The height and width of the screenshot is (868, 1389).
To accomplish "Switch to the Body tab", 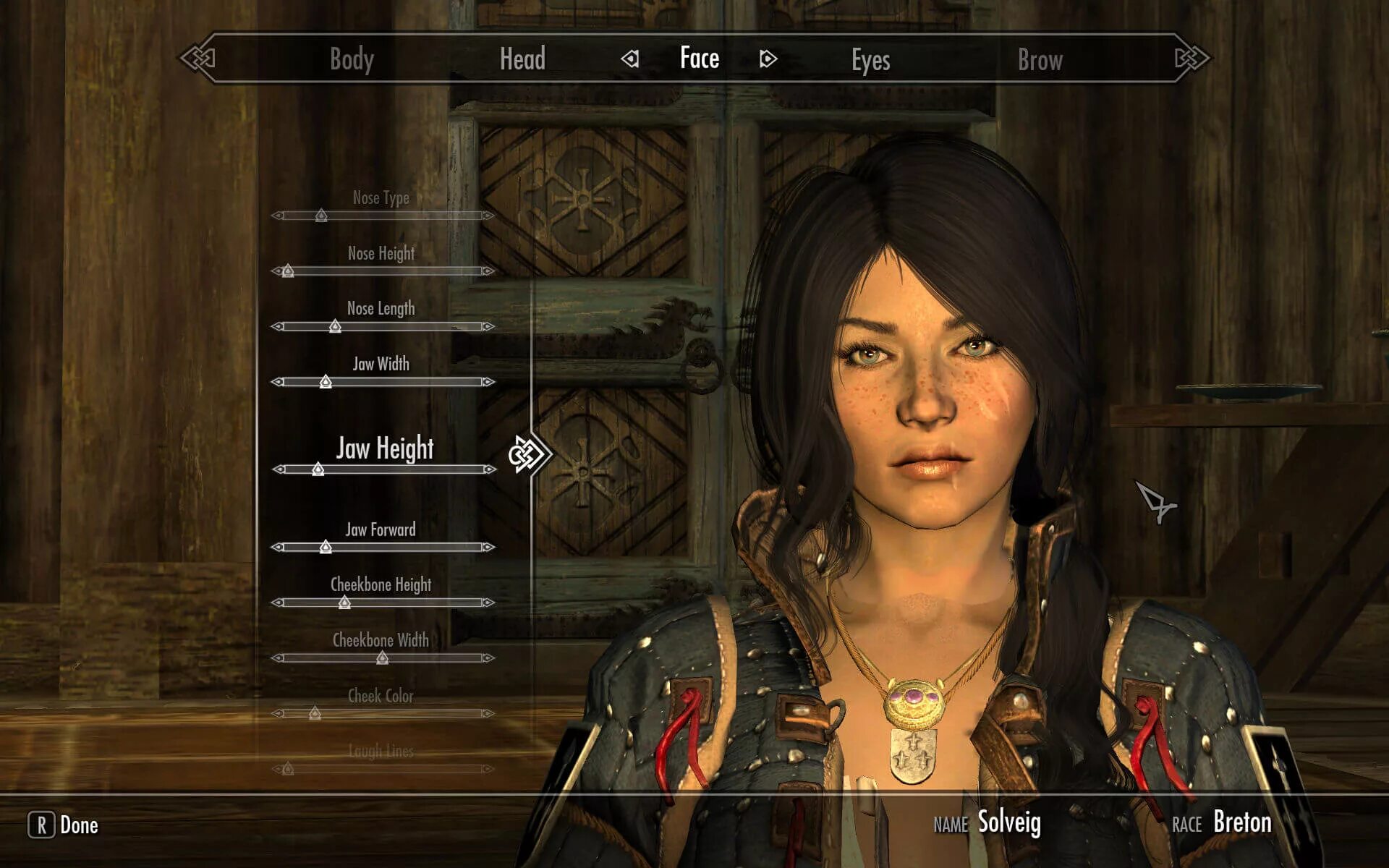I will point(352,59).
